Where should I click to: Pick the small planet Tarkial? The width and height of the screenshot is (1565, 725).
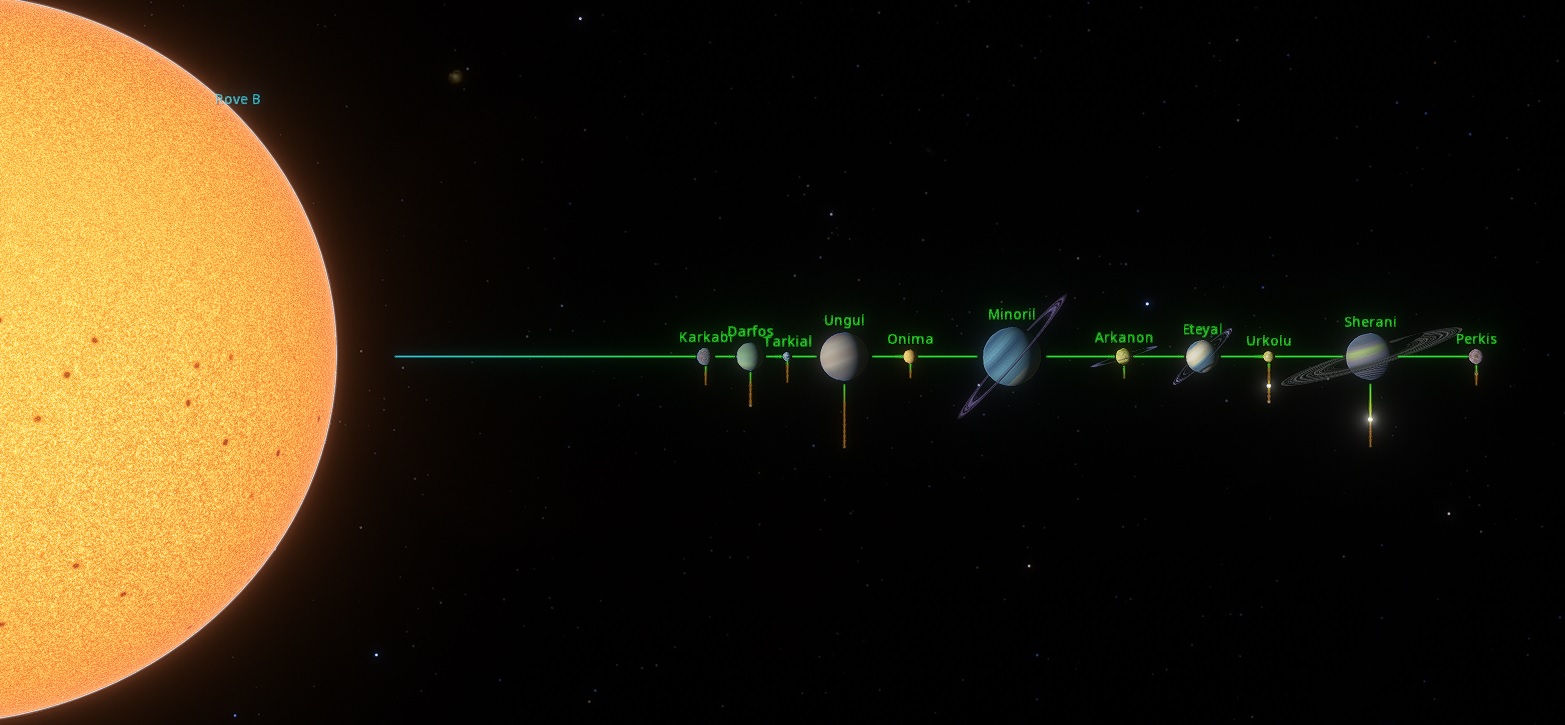[786, 356]
